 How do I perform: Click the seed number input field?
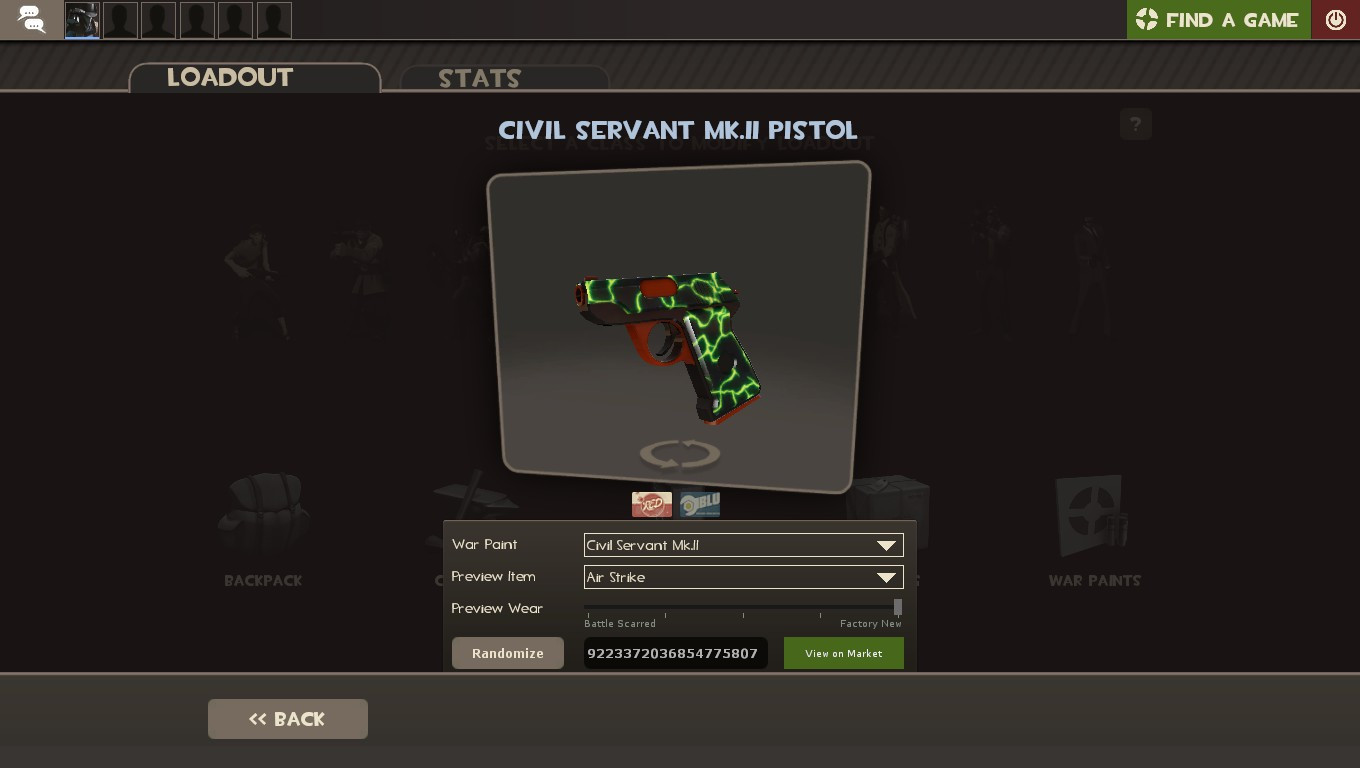(676, 653)
